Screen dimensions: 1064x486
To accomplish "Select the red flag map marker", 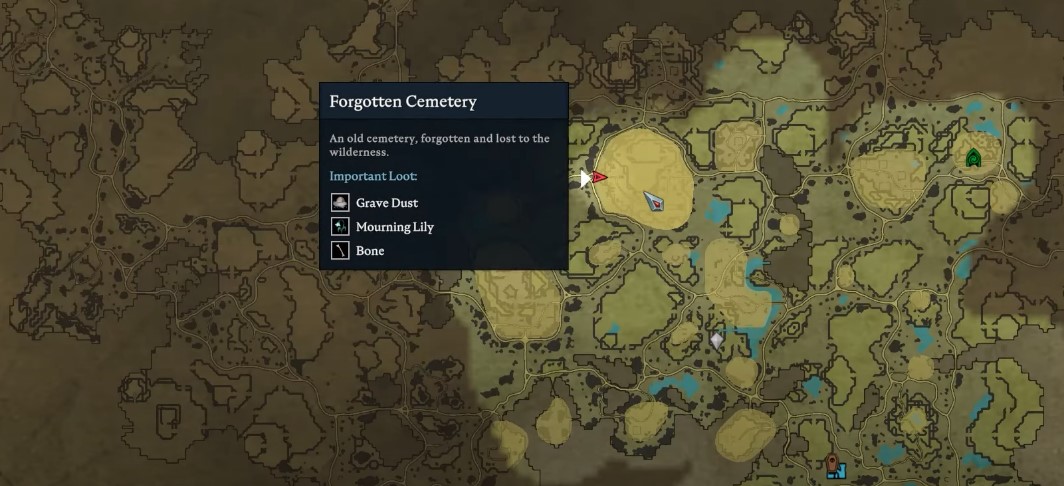I will (x=598, y=177).
